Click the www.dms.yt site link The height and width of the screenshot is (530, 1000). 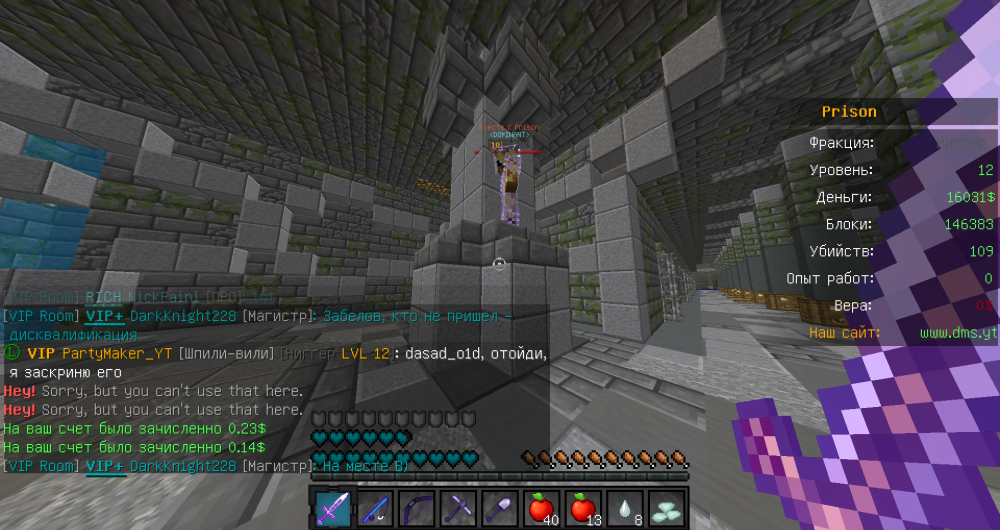(958, 332)
